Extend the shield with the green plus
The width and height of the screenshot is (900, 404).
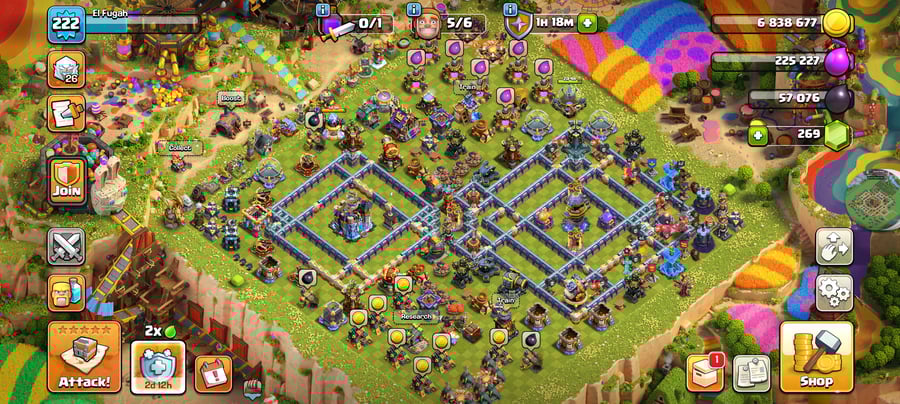coord(587,23)
